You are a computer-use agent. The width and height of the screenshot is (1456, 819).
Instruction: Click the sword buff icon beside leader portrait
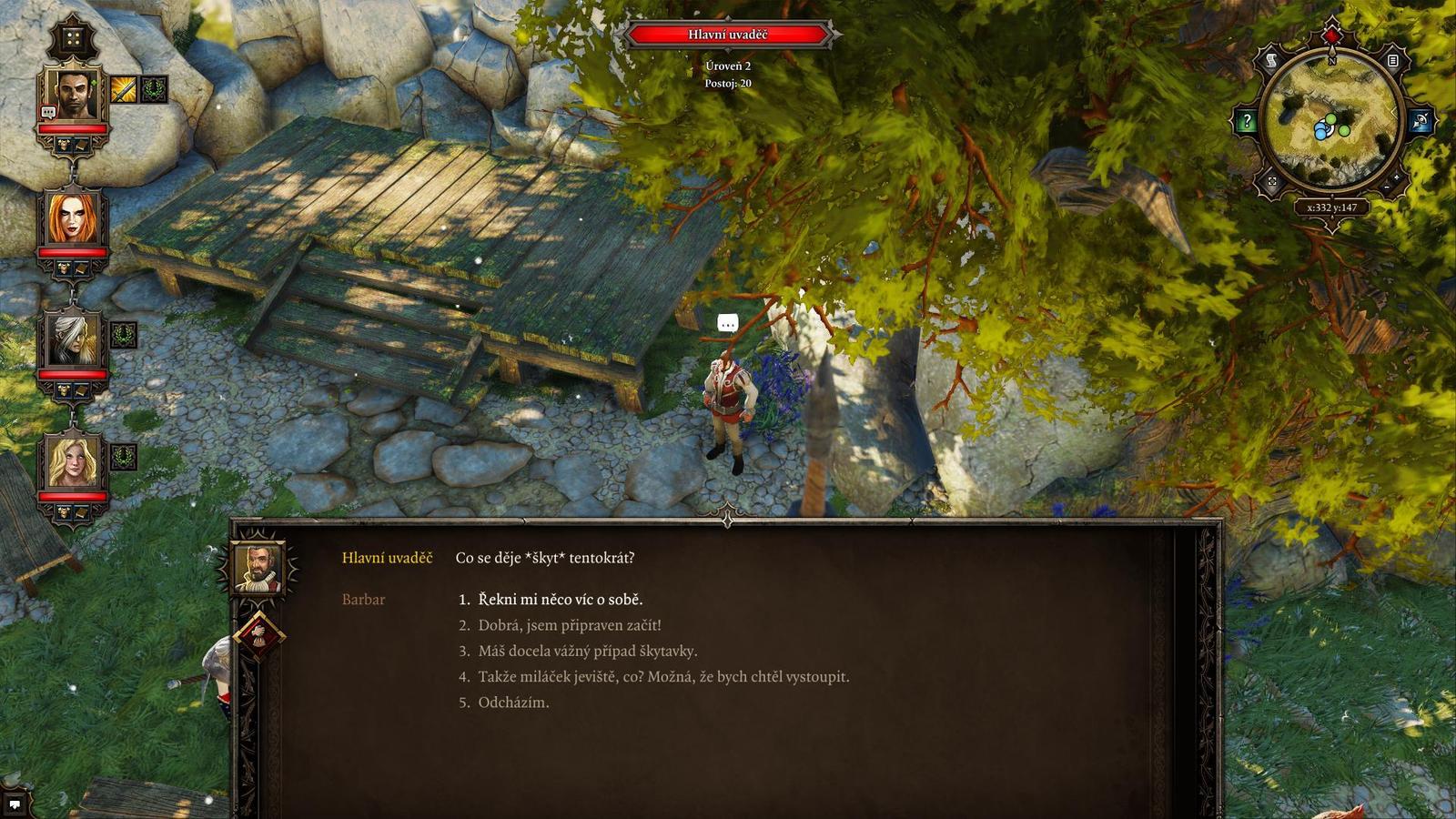point(122,89)
